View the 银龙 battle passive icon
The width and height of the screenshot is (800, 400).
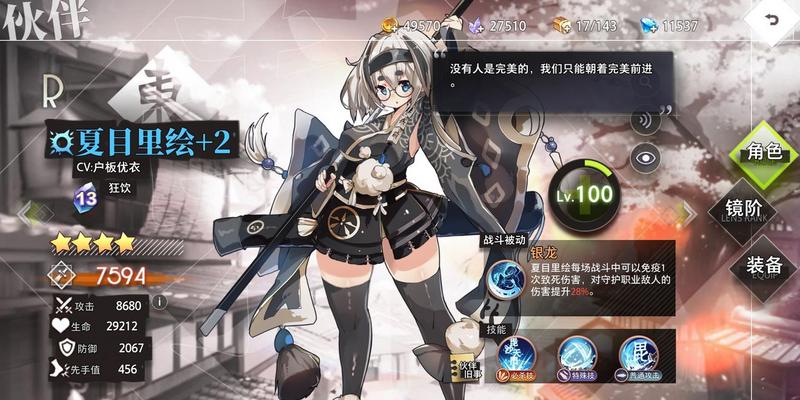point(504,277)
